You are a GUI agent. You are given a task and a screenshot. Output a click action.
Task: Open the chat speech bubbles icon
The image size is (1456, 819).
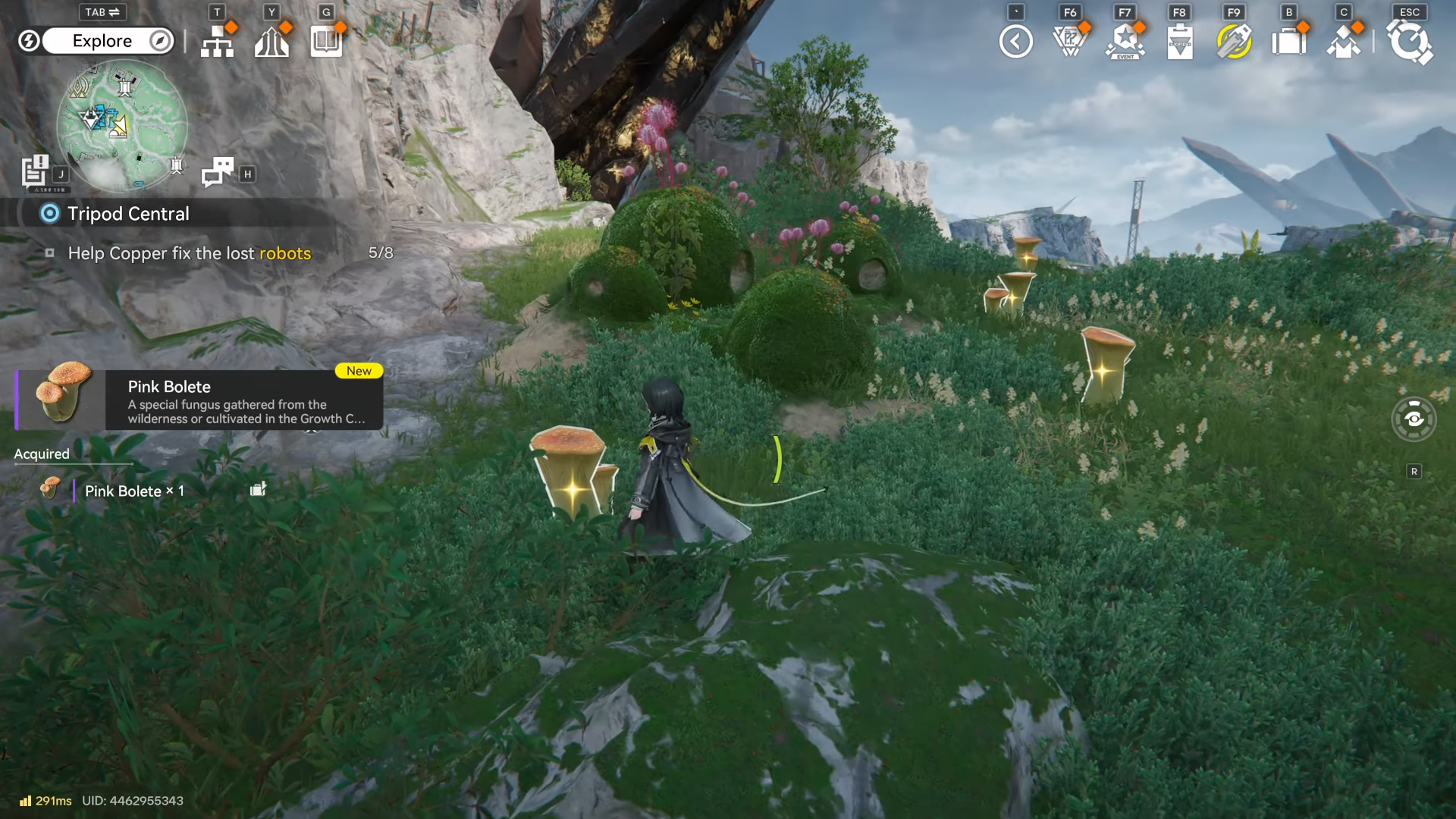(218, 172)
